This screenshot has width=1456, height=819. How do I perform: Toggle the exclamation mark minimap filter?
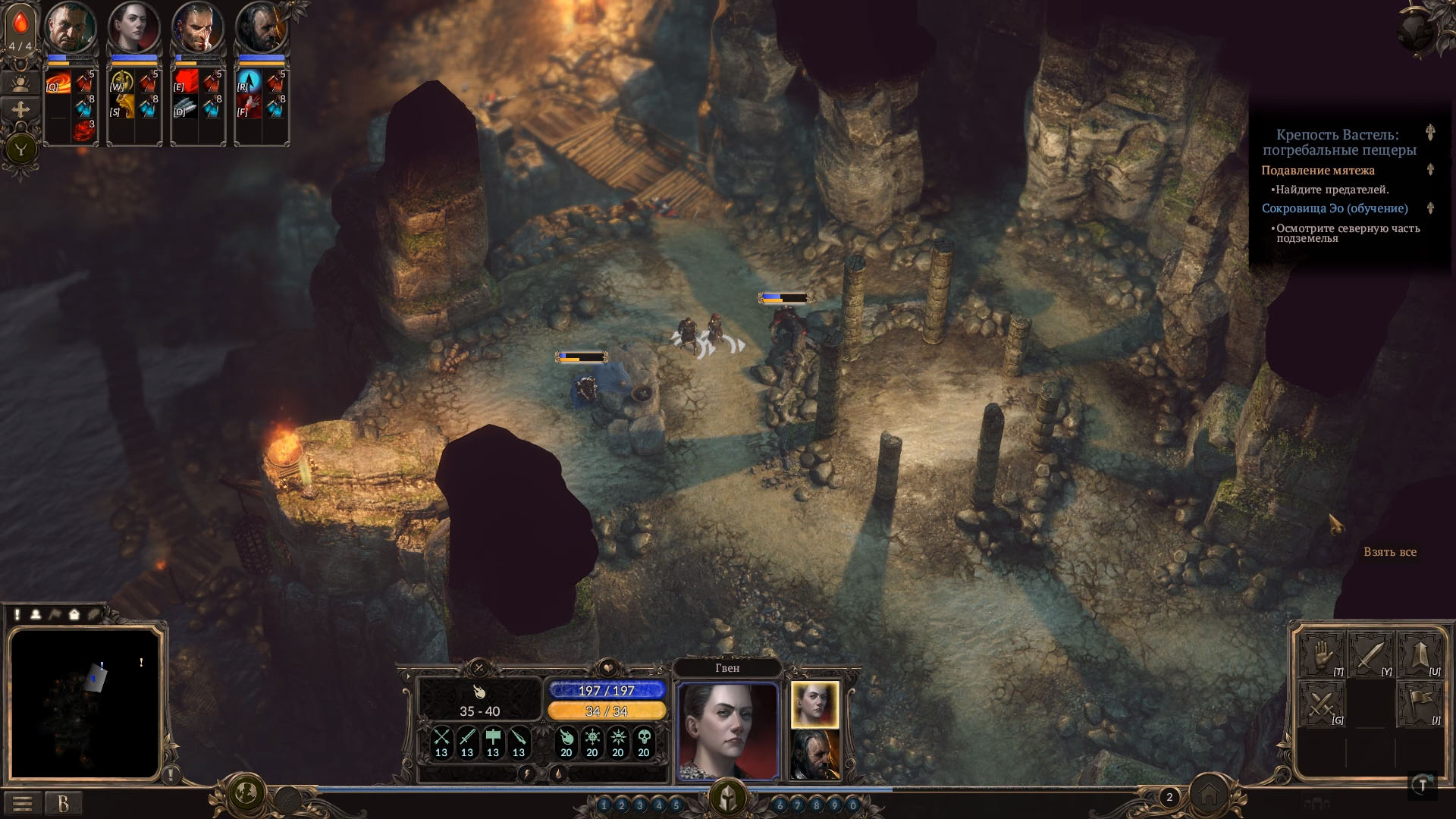pyautogui.click(x=17, y=614)
